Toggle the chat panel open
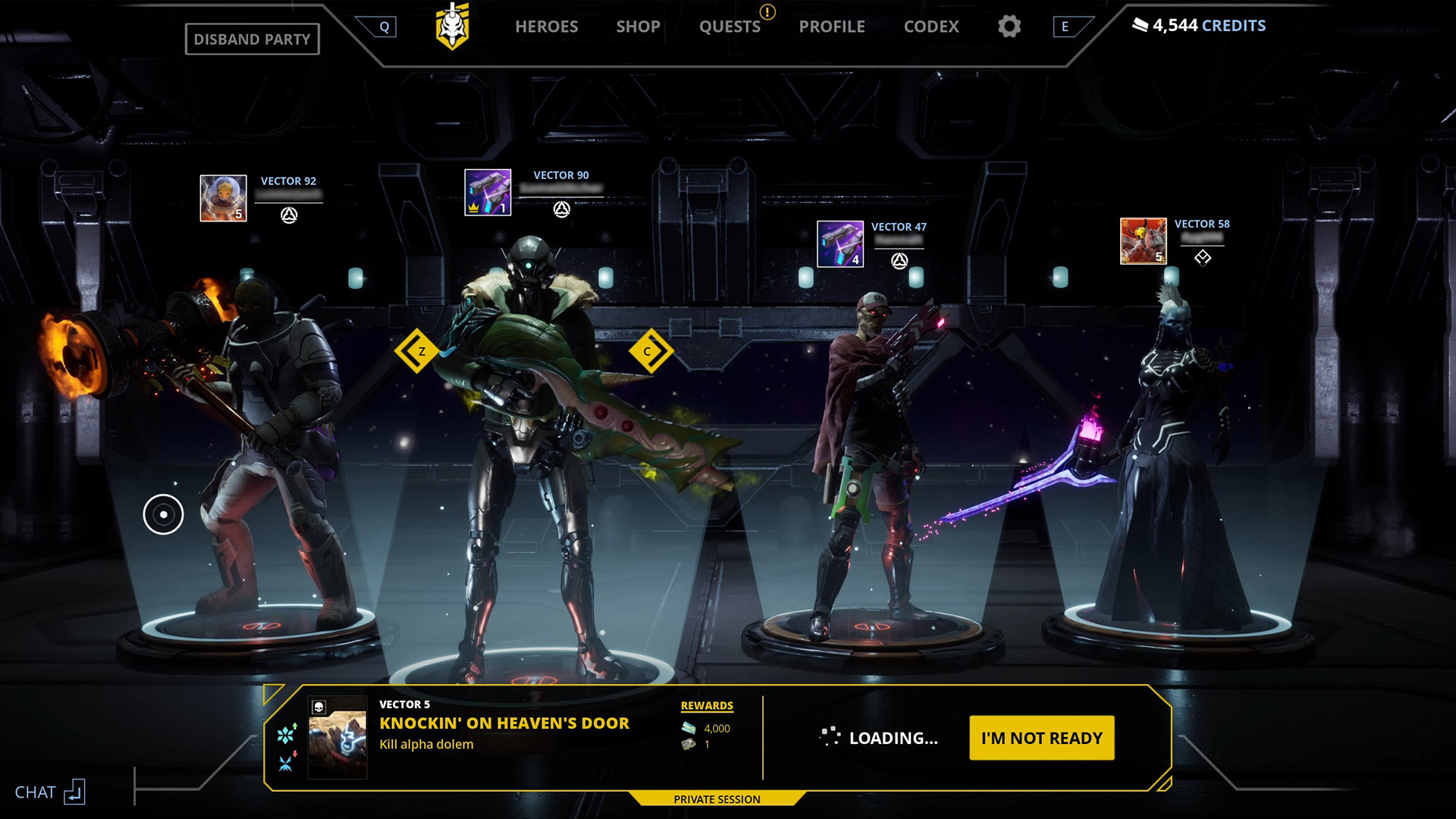Screen dimensions: 1456x819 (49, 791)
